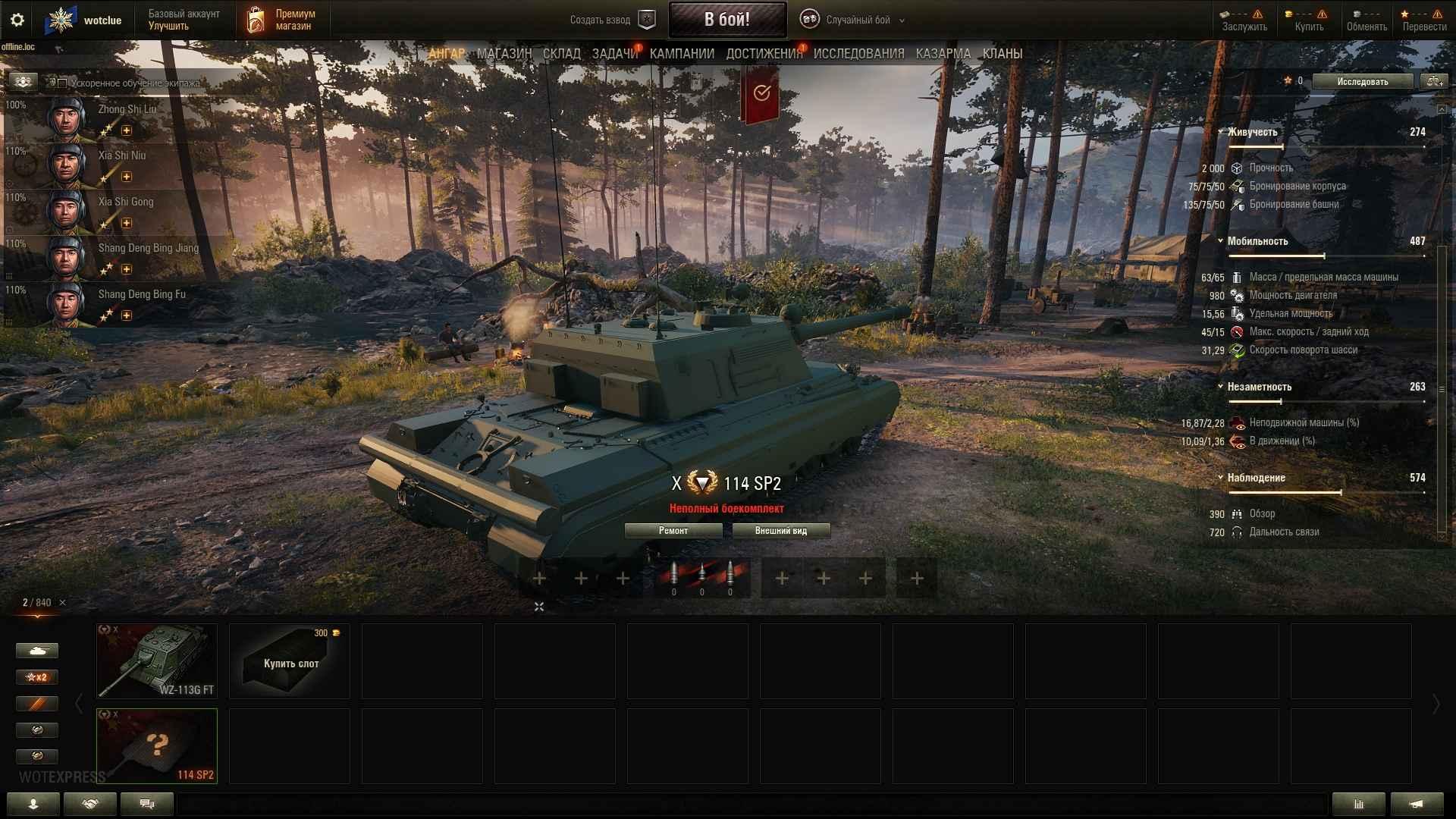The width and height of the screenshot is (1456, 819).
Task: Go to the ДОСТИЖЕНИЯ tab
Action: [x=764, y=54]
